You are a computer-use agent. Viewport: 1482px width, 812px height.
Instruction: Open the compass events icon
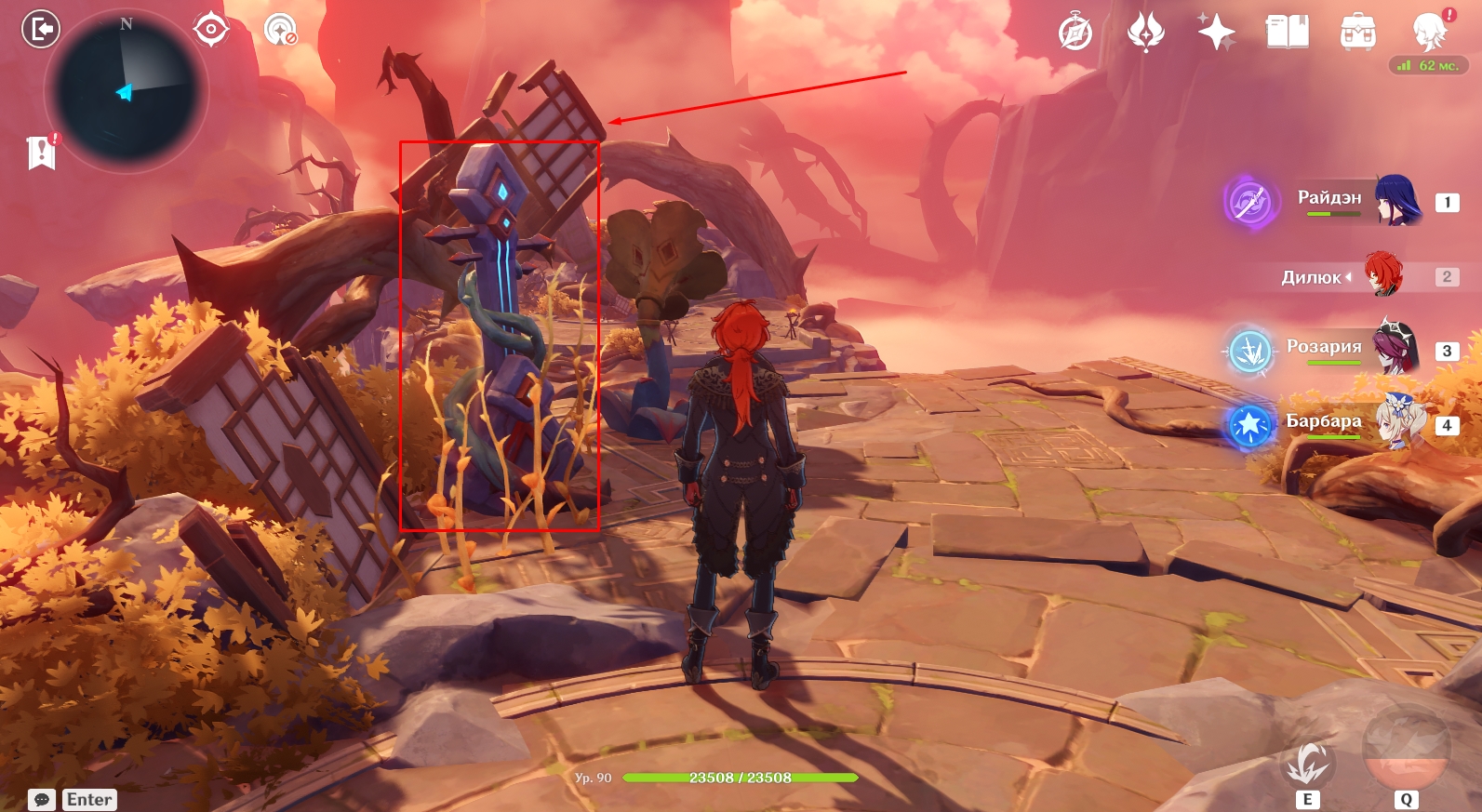1075,33
